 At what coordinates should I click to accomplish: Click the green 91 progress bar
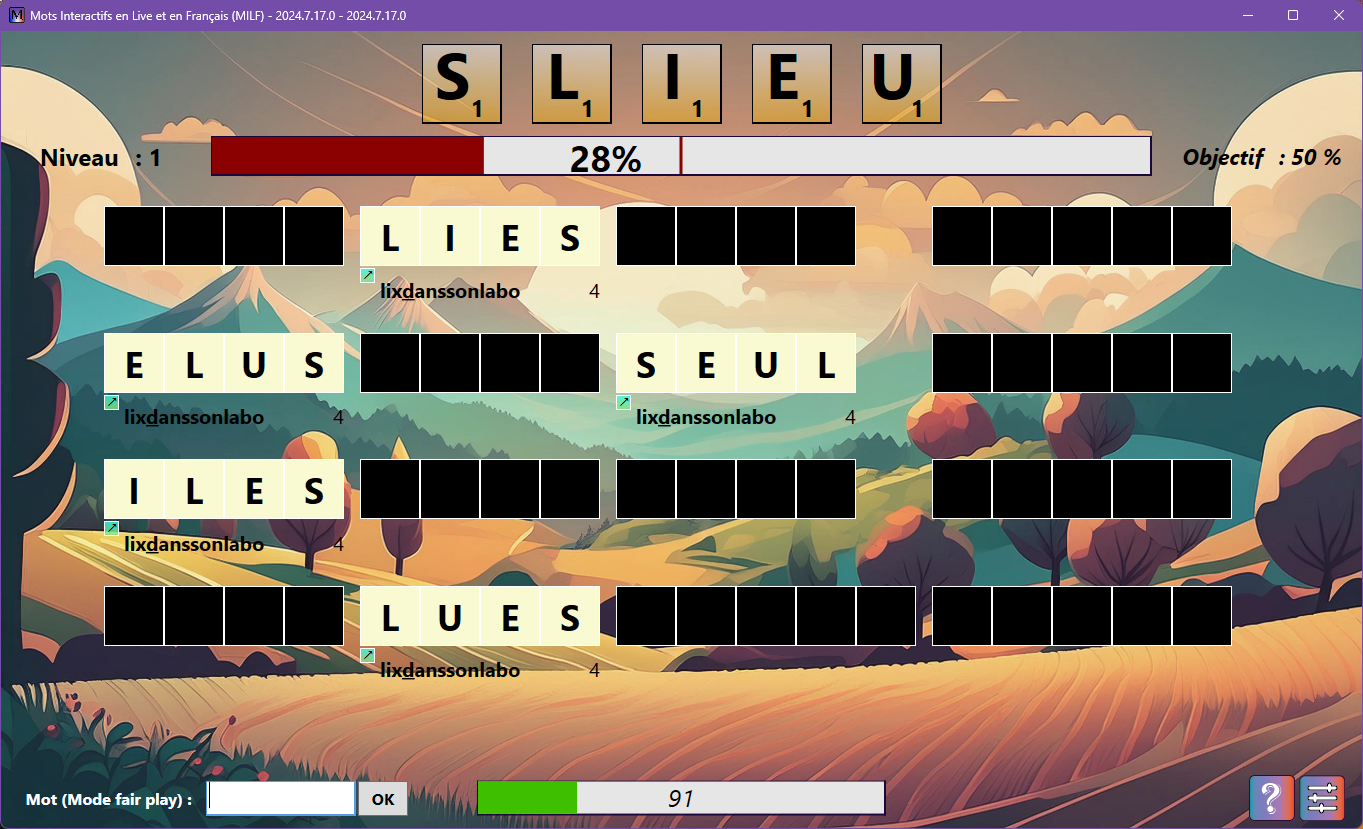tap(680, 797)
